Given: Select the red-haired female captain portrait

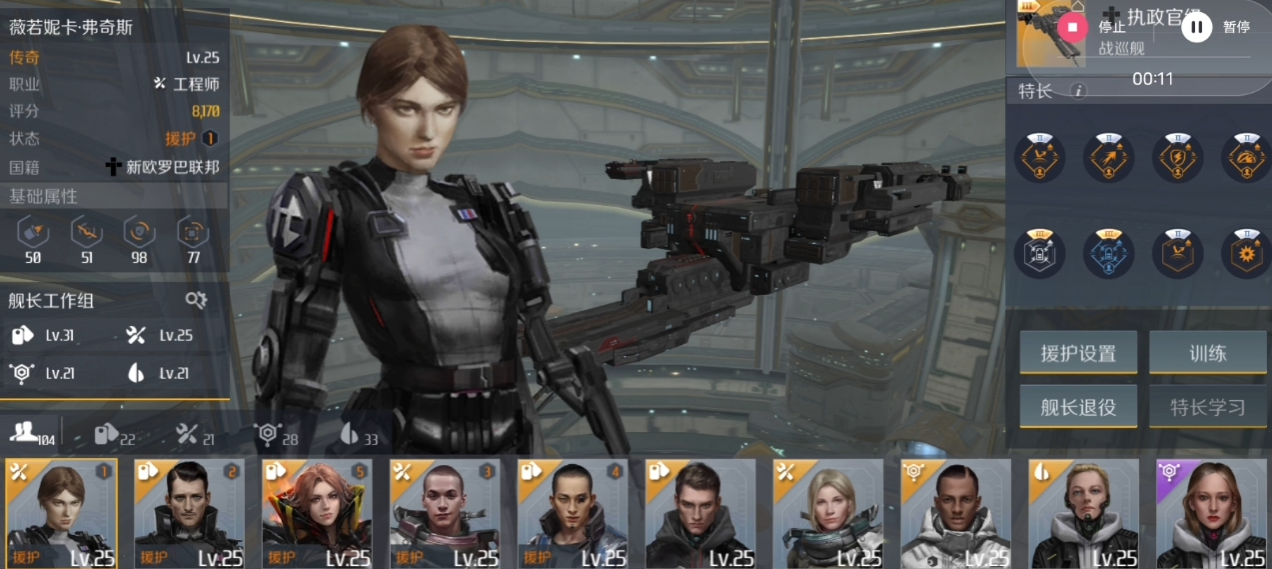Looking at the screenshot, I should (317, 514).
